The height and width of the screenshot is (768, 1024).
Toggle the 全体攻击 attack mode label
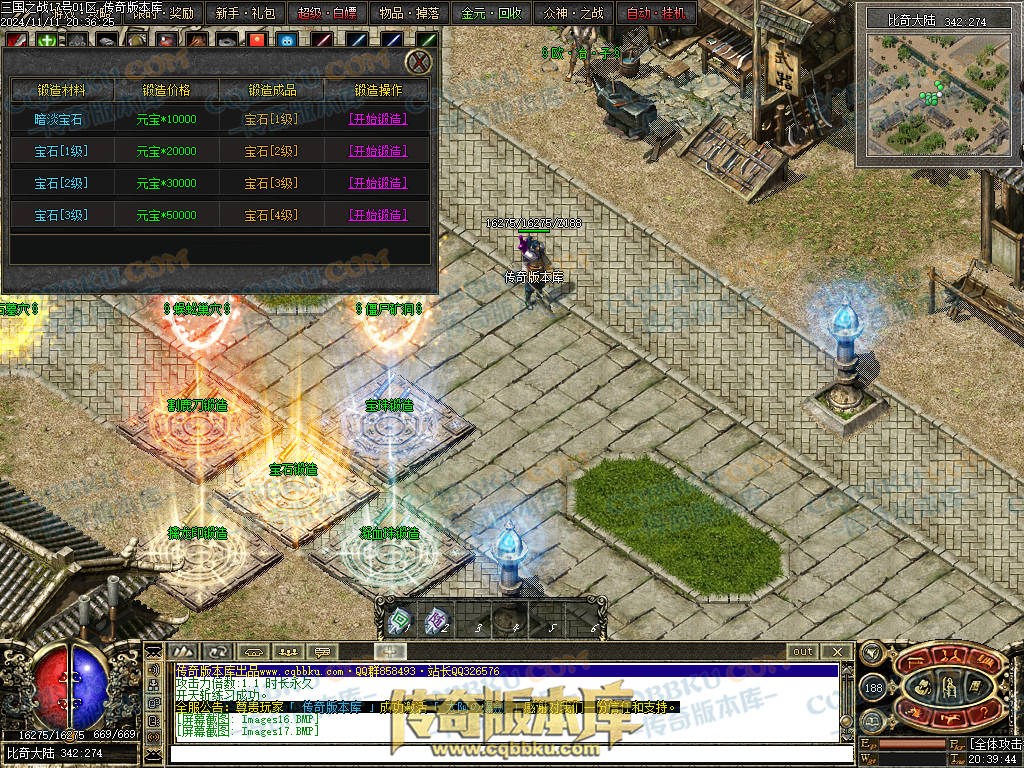click(x=996, y=745)
